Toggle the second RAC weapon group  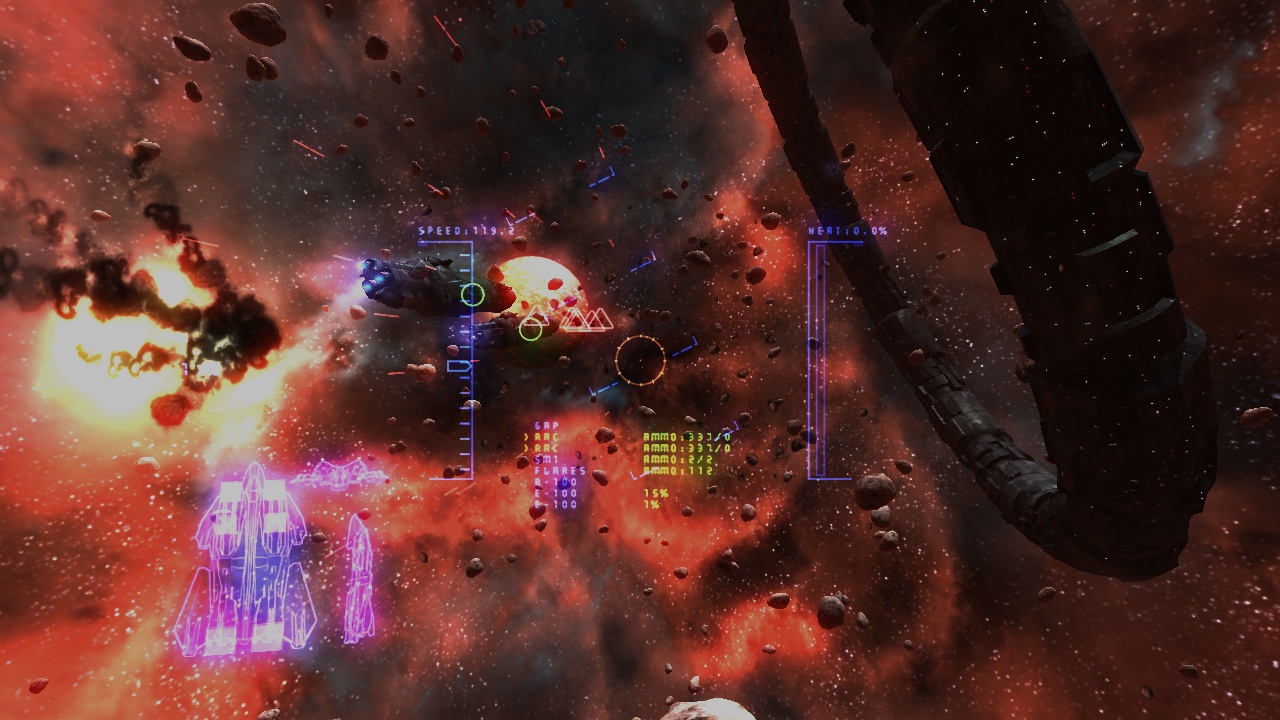coord(545,447)
